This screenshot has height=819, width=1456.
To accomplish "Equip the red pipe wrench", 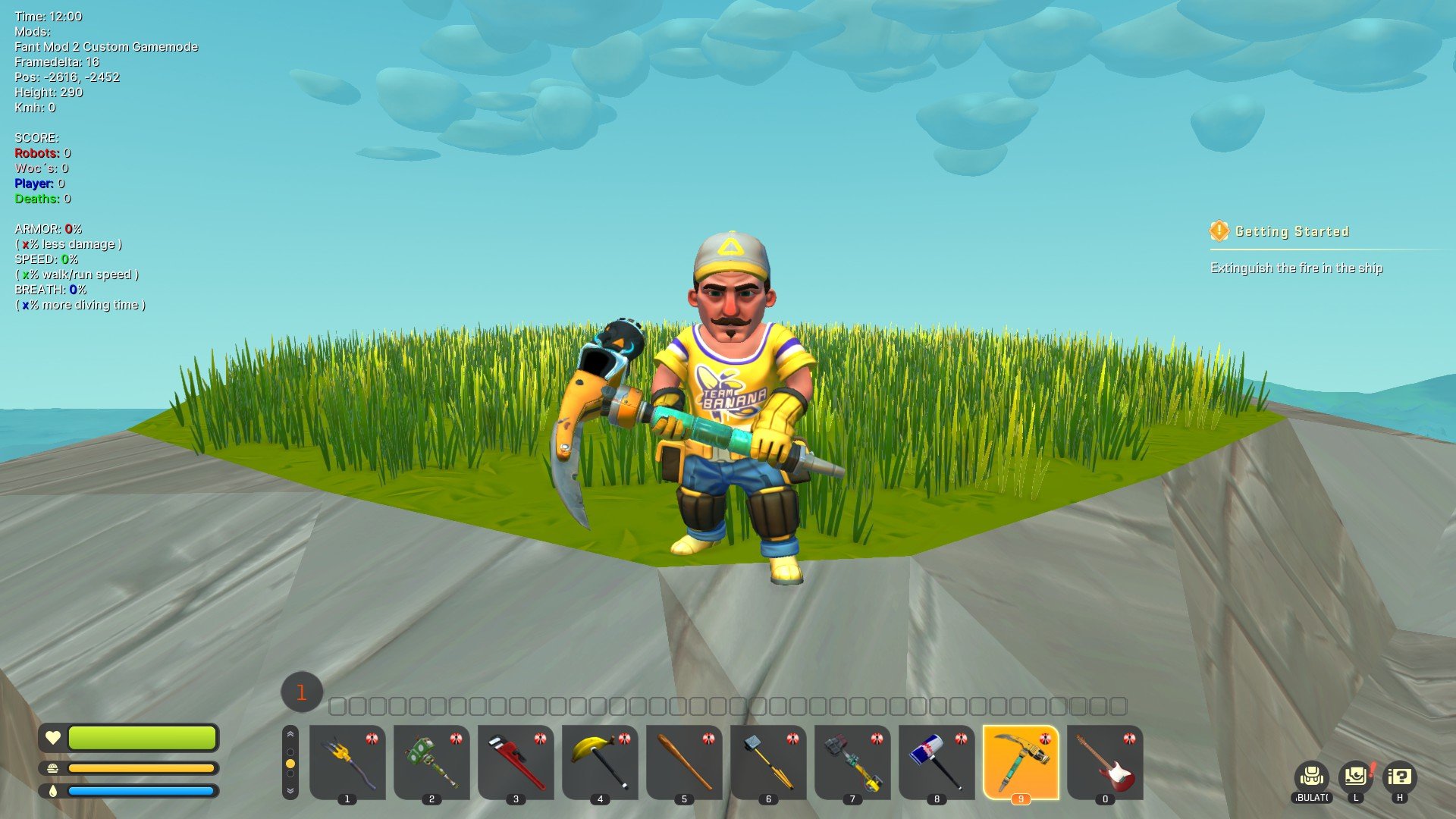I will 516,761.
